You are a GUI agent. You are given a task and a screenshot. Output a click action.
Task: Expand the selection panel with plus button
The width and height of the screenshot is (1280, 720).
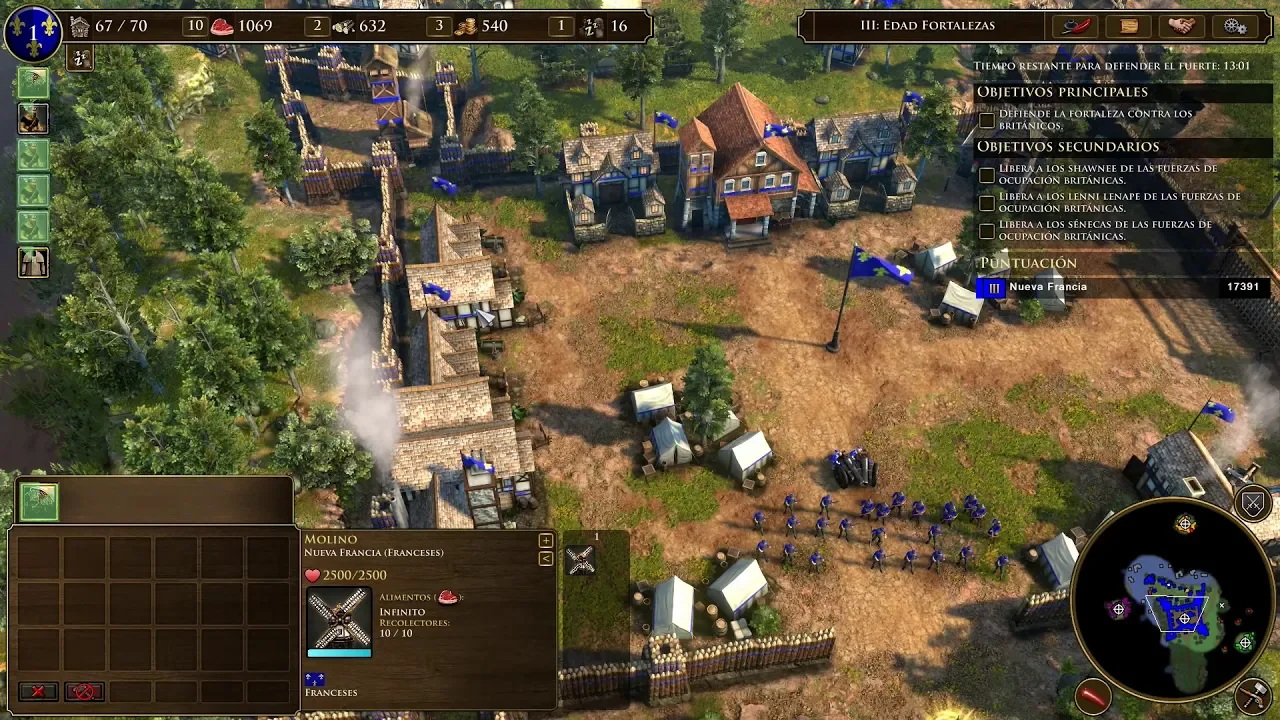(x=545, y=541)
